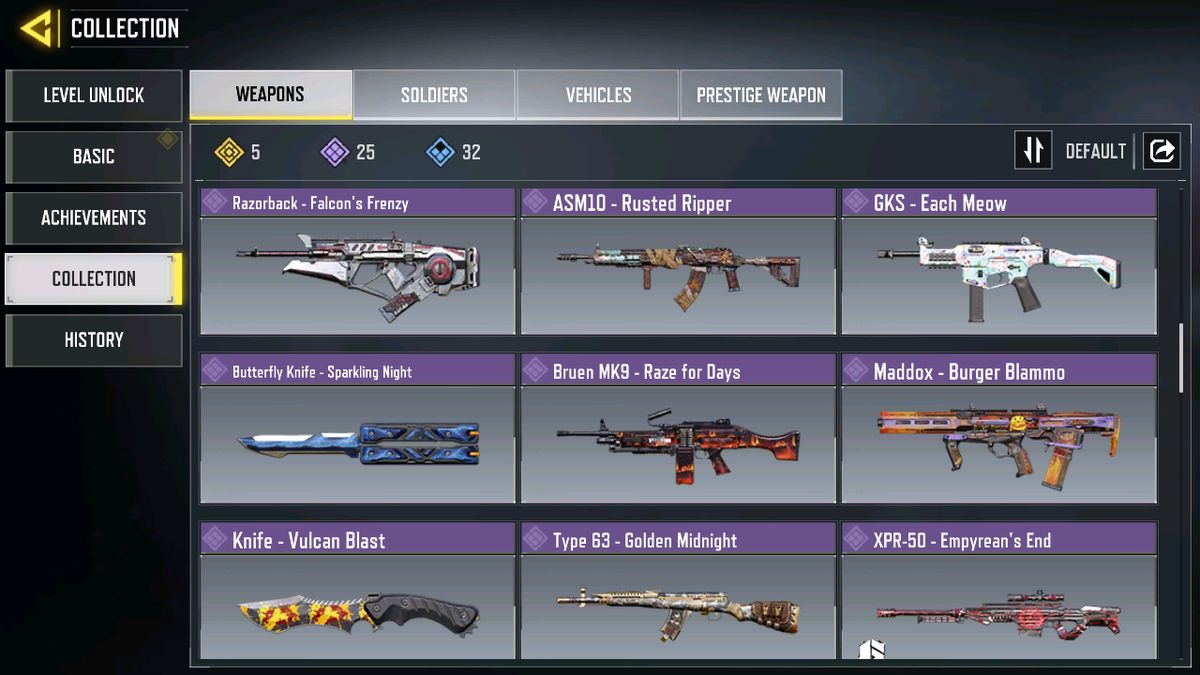Open the Achievements section
1200x675 pixels.
pyautogui.click(x=93, y=218)
